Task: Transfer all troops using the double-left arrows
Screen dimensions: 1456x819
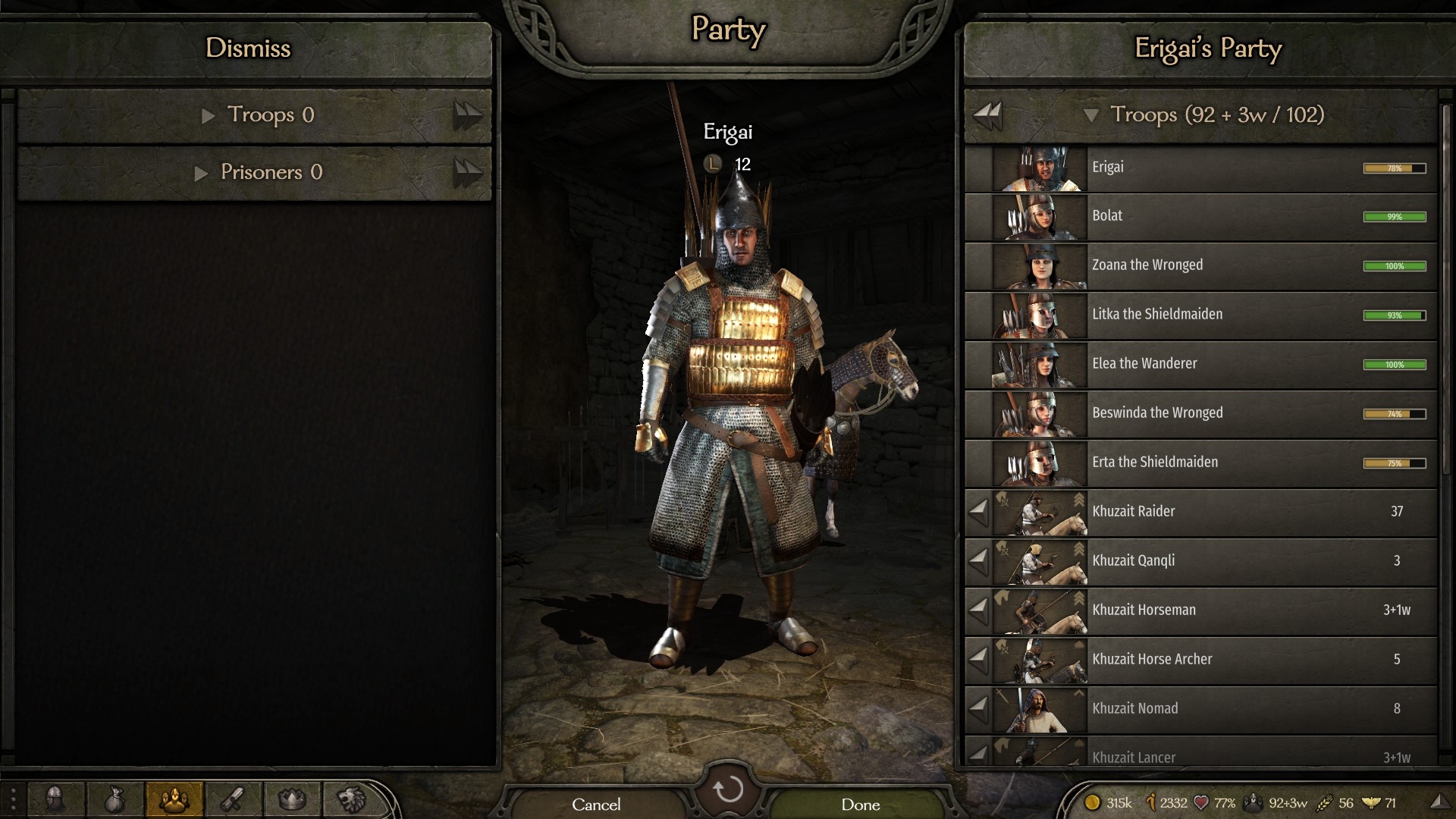Action: coord(987,115)
